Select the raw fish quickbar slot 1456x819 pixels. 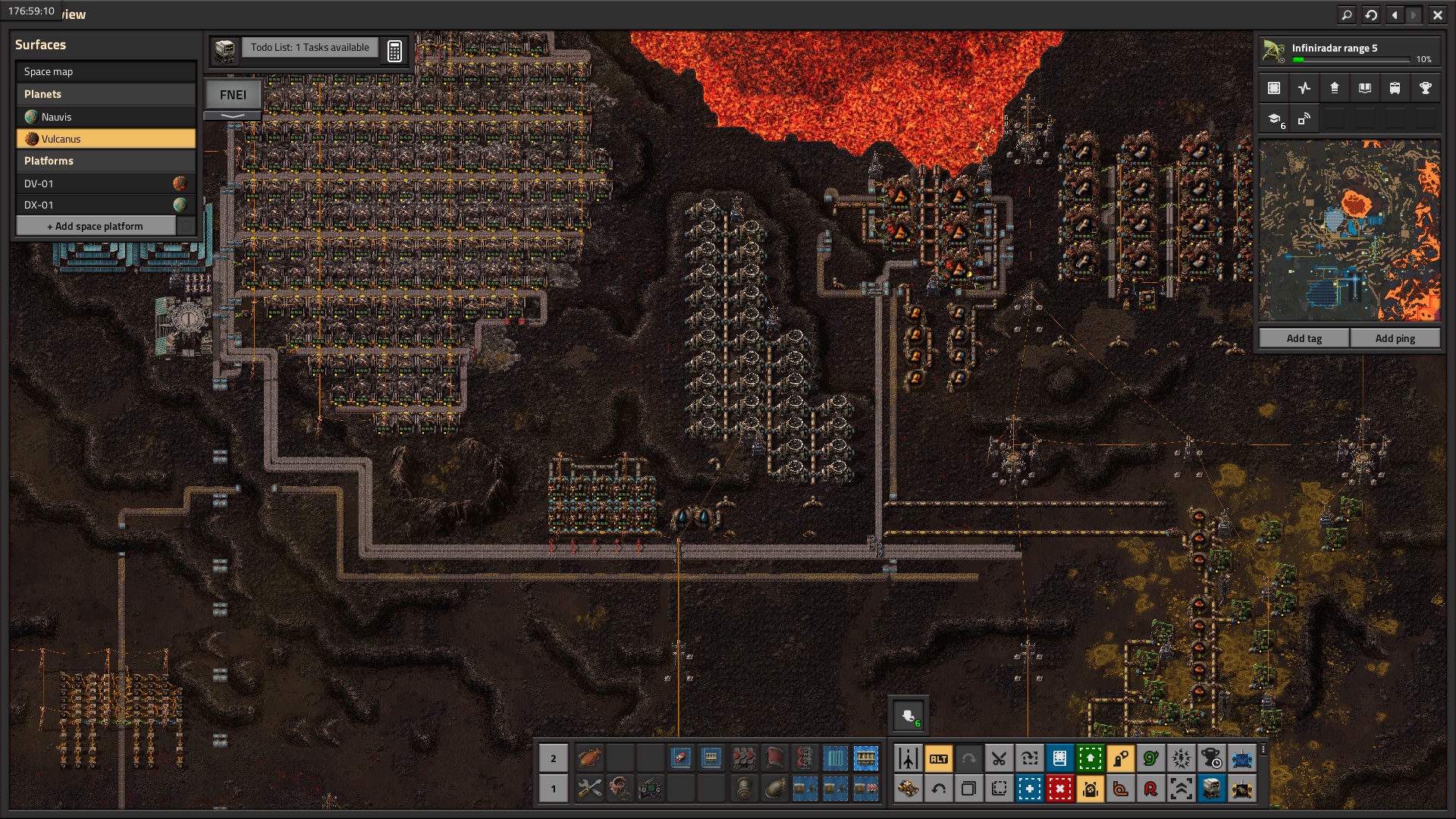[589, 758]
